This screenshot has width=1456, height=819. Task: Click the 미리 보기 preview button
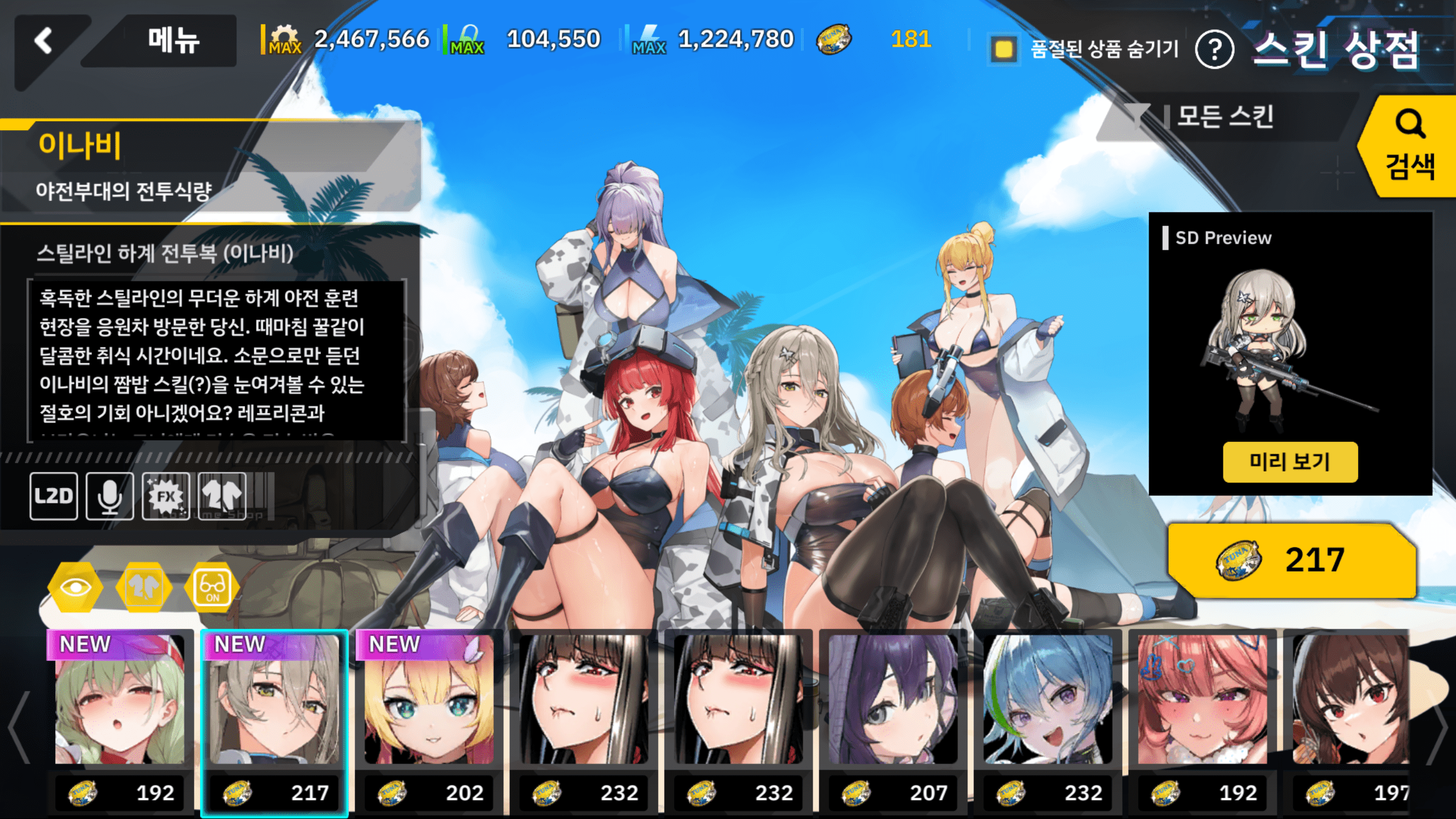pyautogui.click(x=1290, y=462)
